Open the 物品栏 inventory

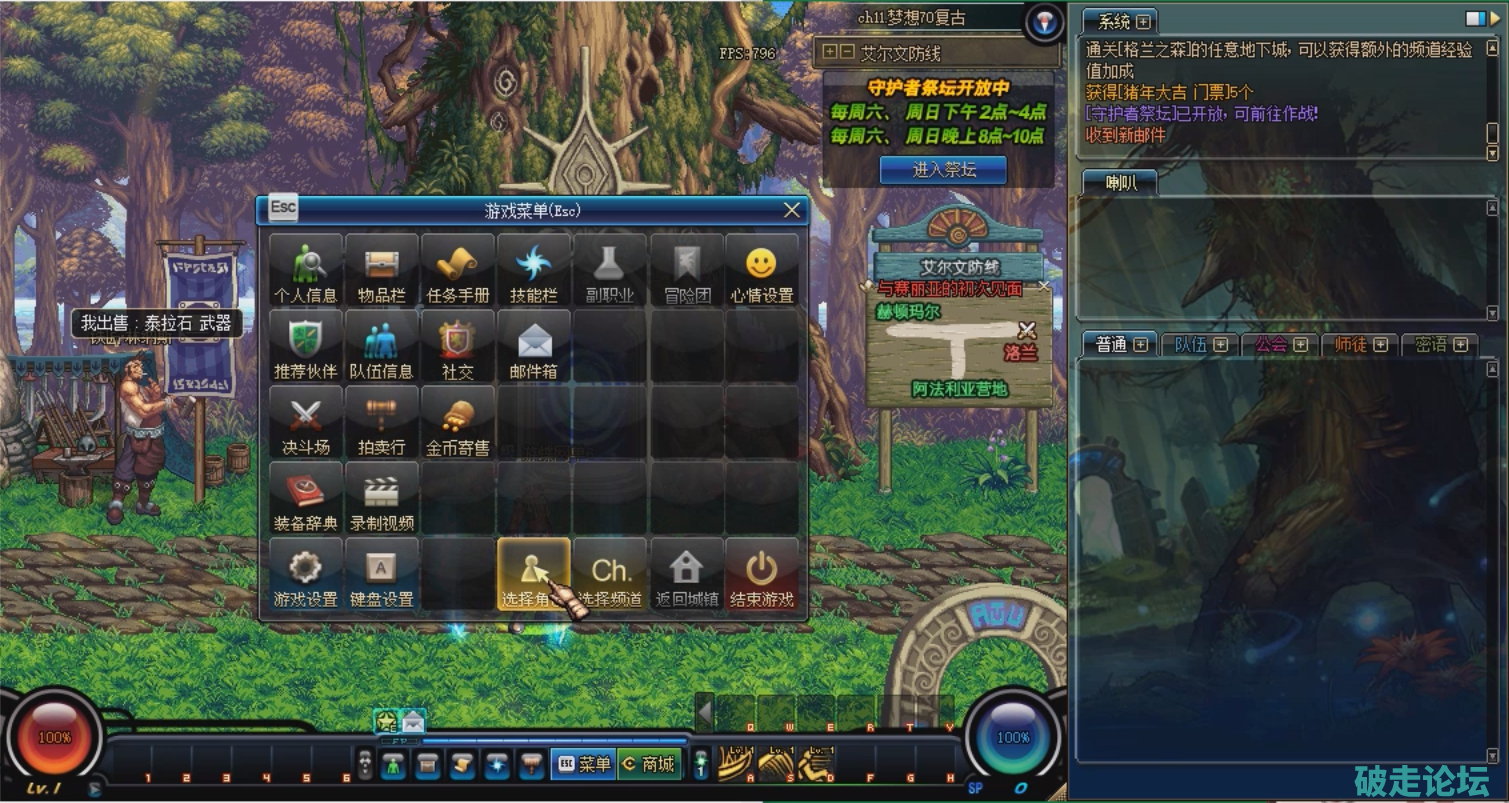382,271
